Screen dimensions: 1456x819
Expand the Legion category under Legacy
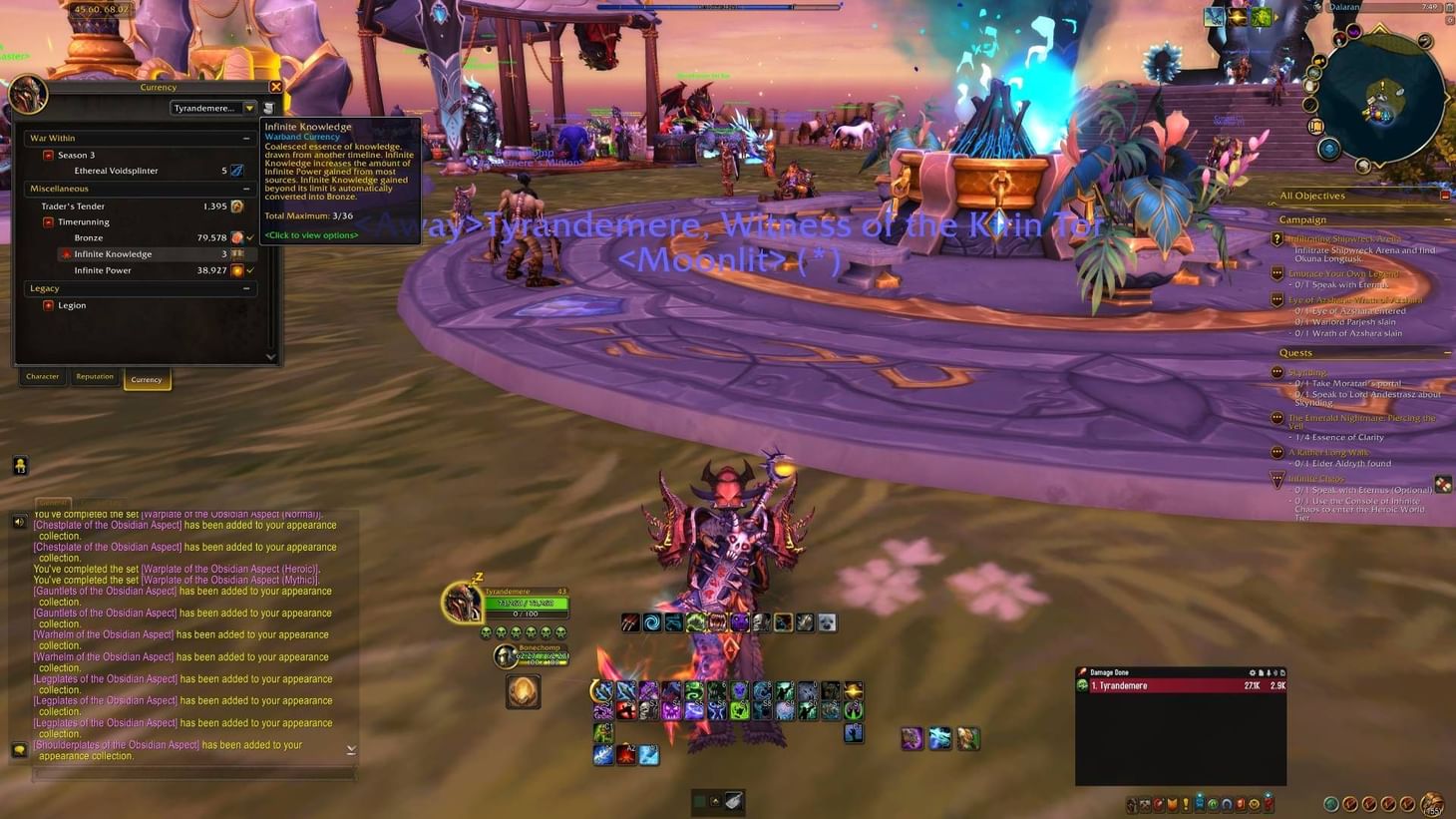(x=49, y=305)
